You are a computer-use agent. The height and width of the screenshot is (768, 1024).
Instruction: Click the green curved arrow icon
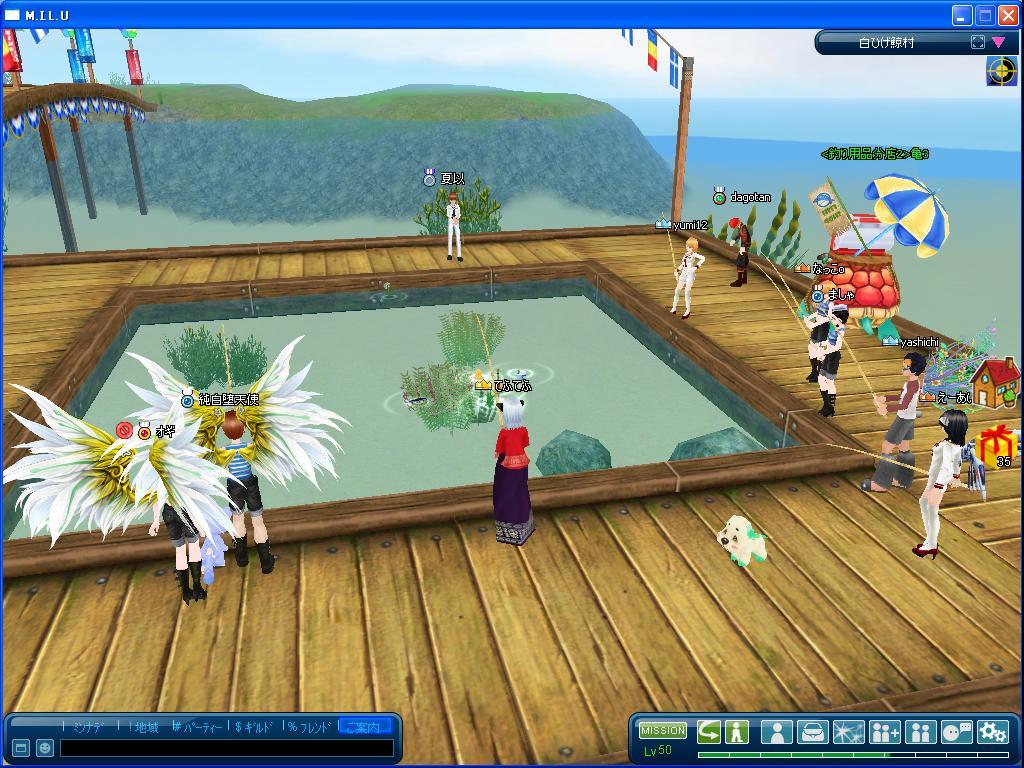(709, 732)
